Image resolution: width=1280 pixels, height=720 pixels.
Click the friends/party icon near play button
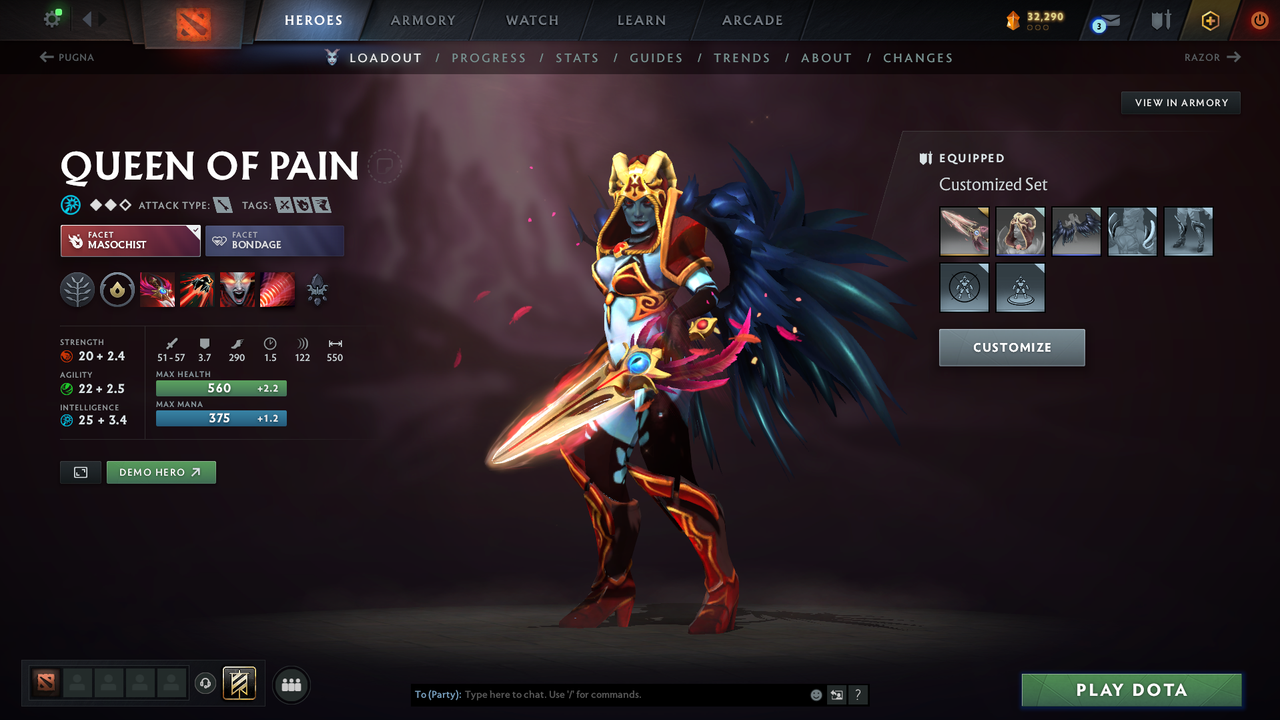tap(291, 684)
